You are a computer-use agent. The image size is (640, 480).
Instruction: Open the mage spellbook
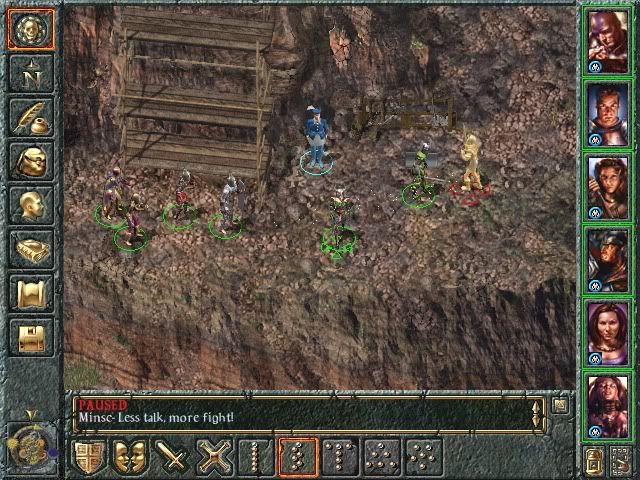[x=30, y=249]
